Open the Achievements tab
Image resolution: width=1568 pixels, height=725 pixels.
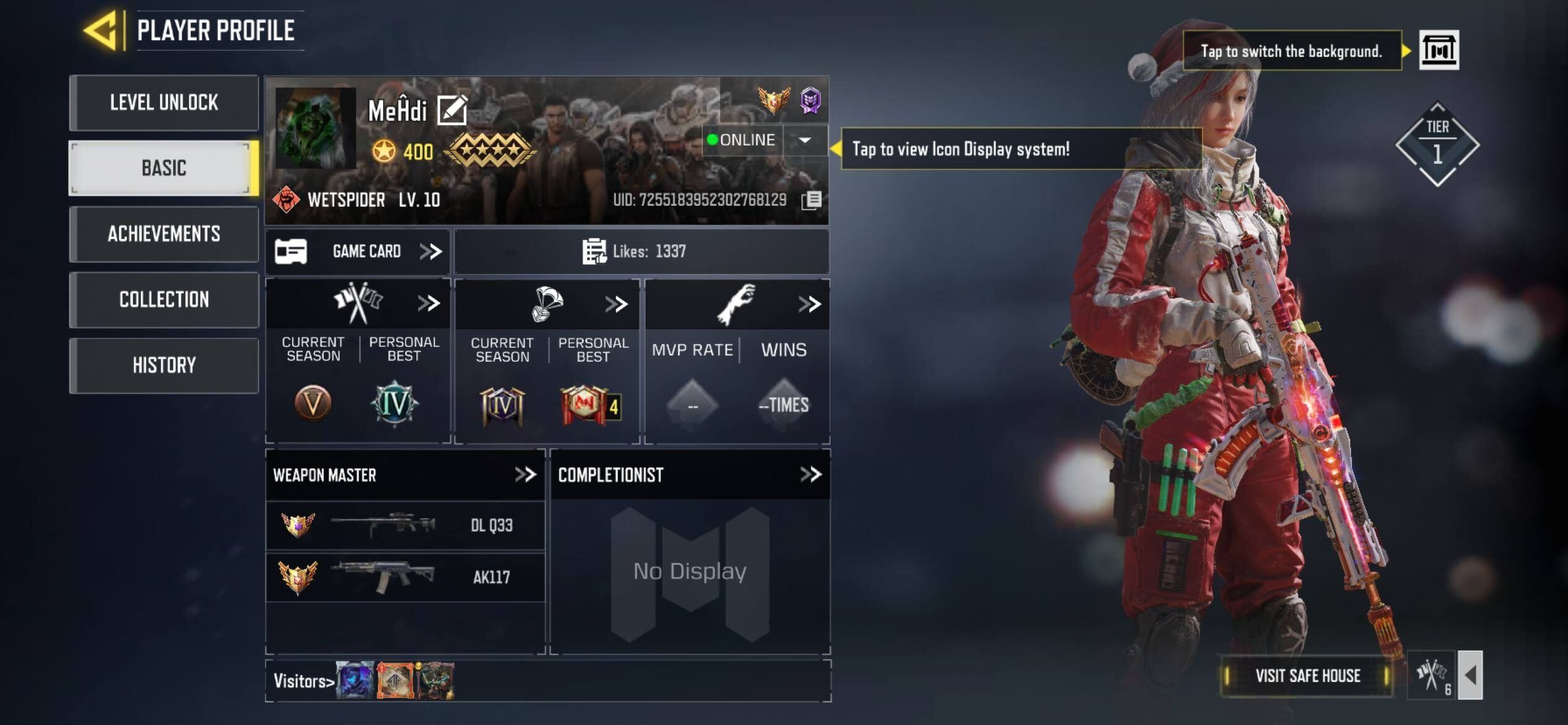tap(163, 234)
